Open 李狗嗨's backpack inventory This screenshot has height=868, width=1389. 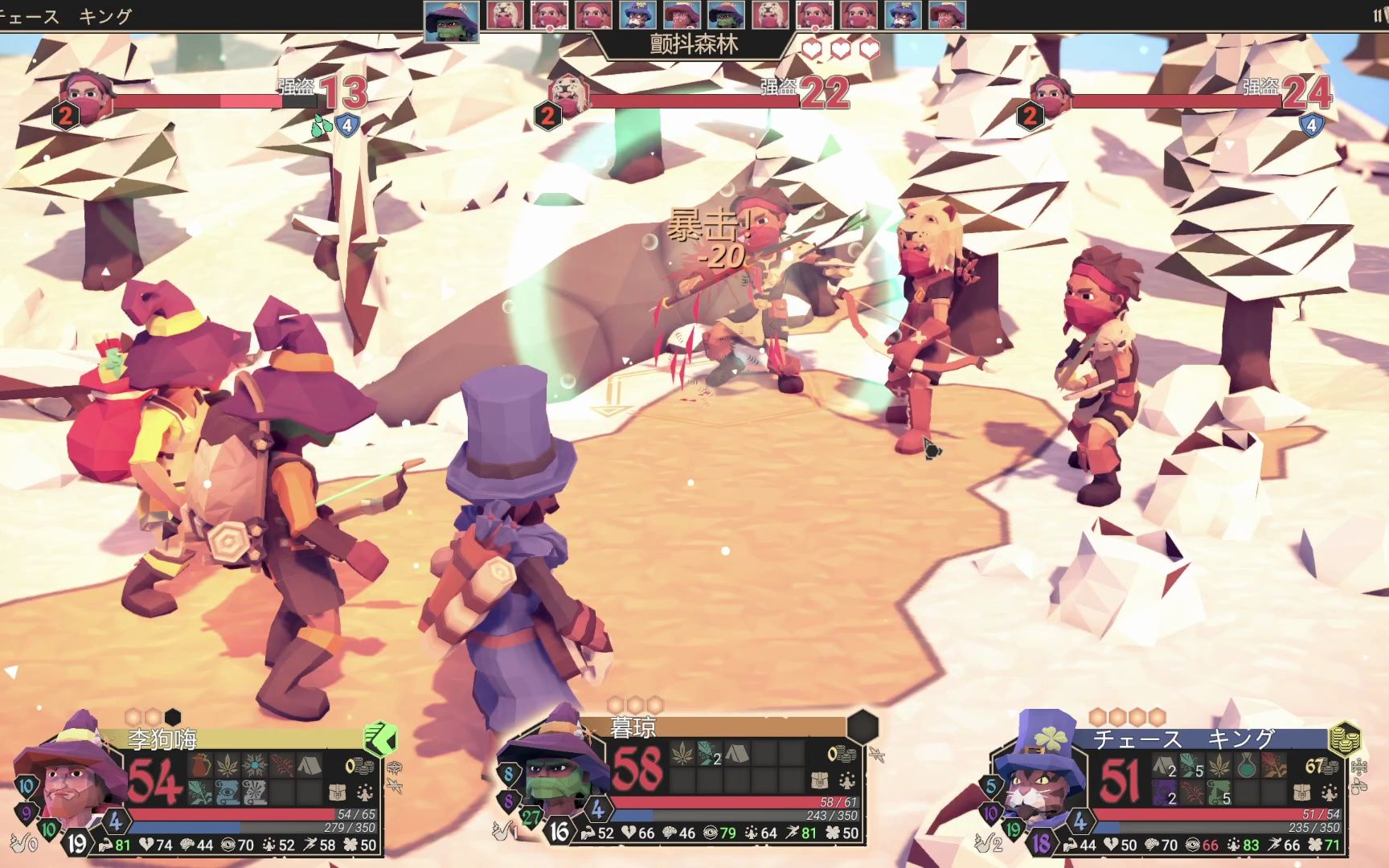point(338,792)
